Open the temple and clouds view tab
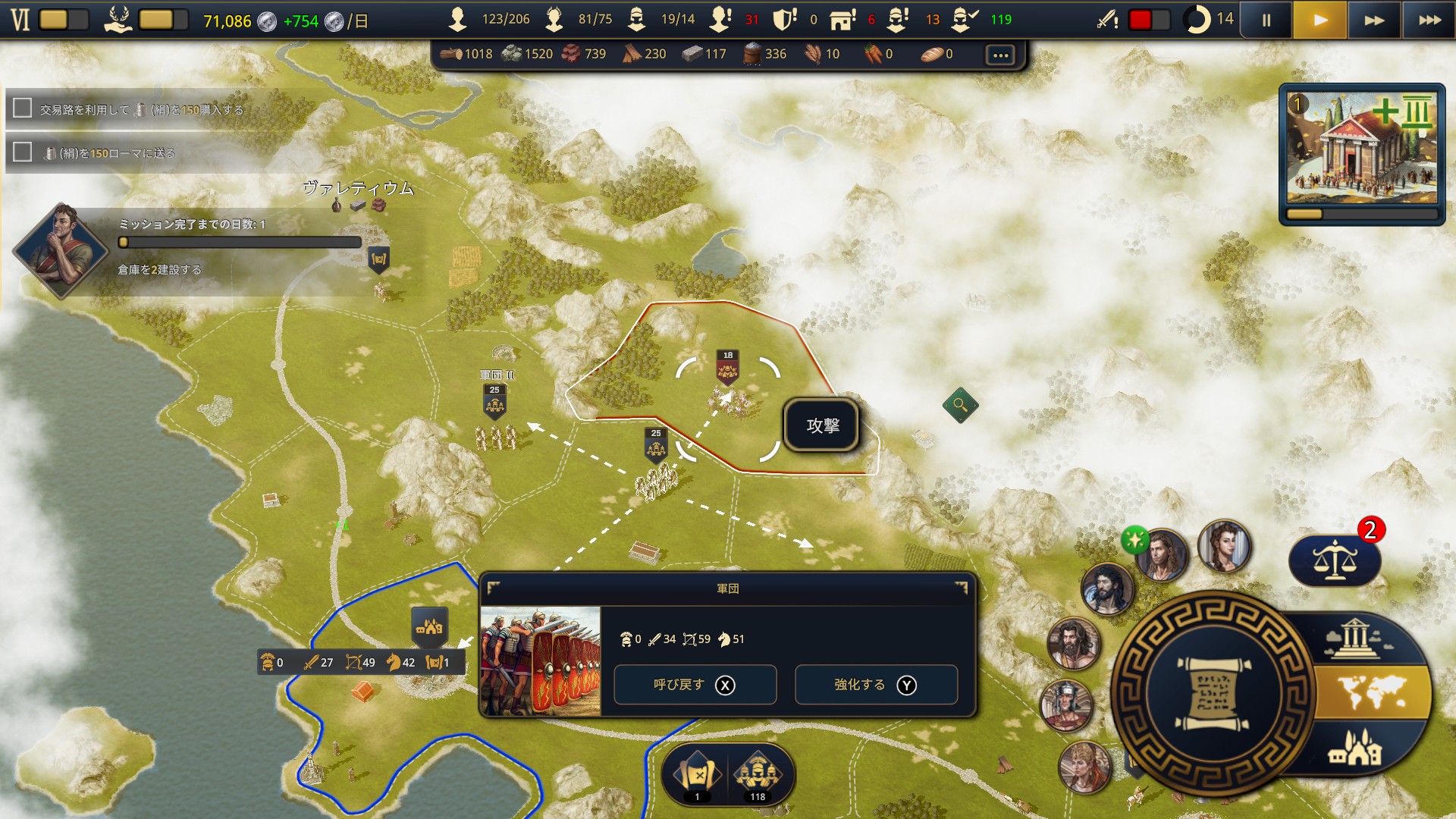This screenshot has height=819, width=1456. click(1355, 639)
